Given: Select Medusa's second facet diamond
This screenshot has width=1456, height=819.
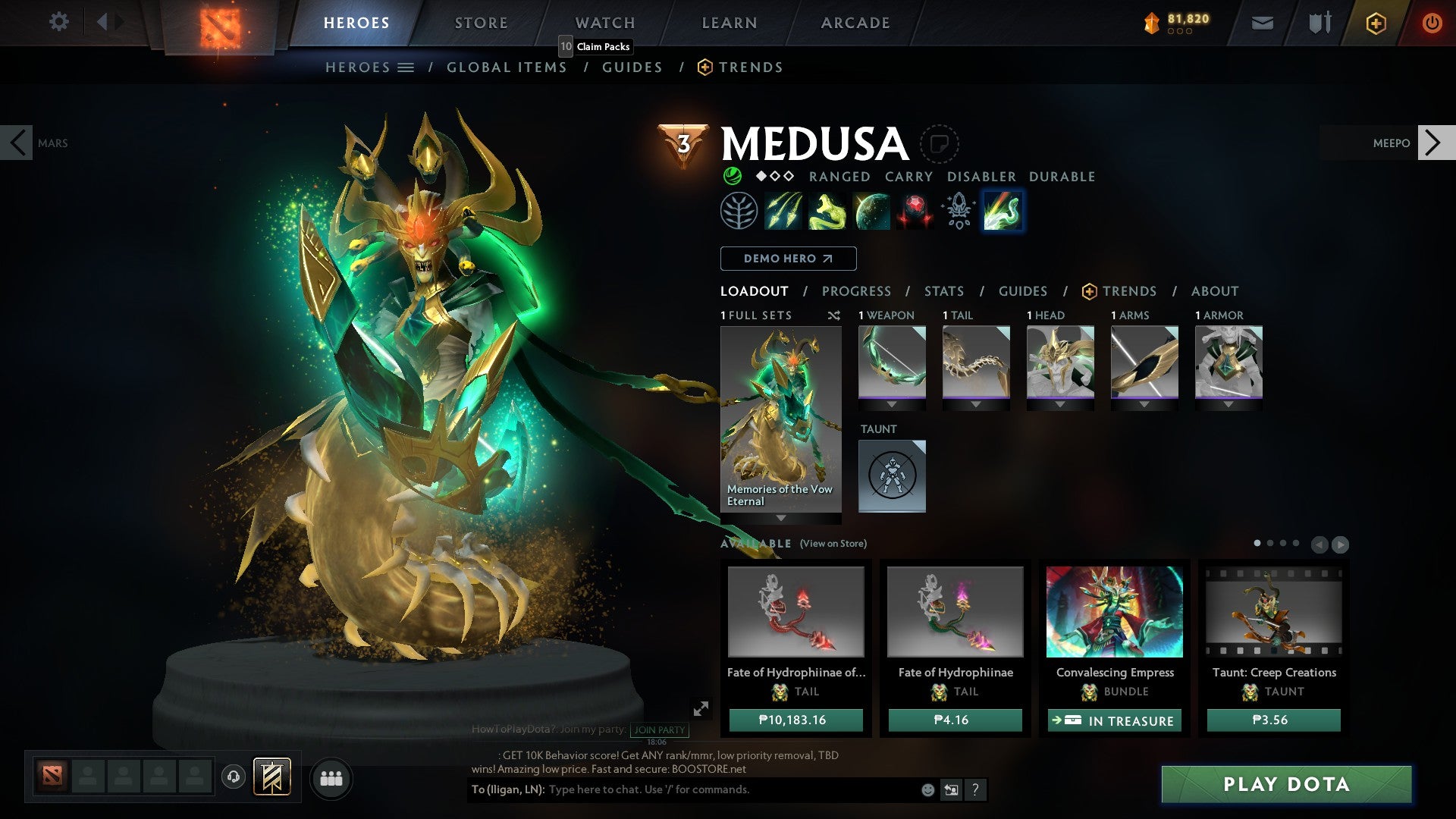Looking at the screenshot, I should tap(774, 176).
